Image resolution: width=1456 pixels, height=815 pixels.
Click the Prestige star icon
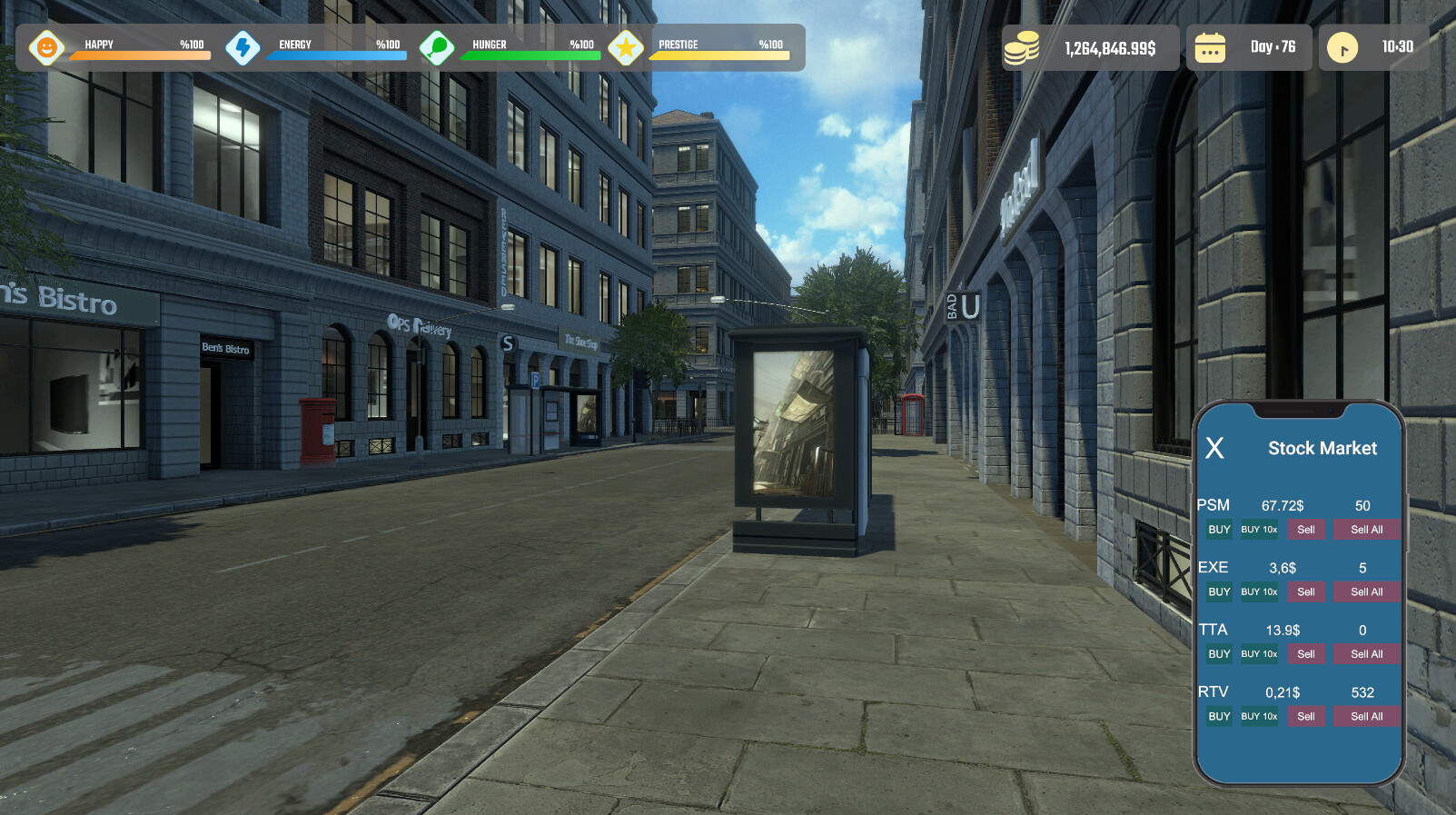pos(627,48)
